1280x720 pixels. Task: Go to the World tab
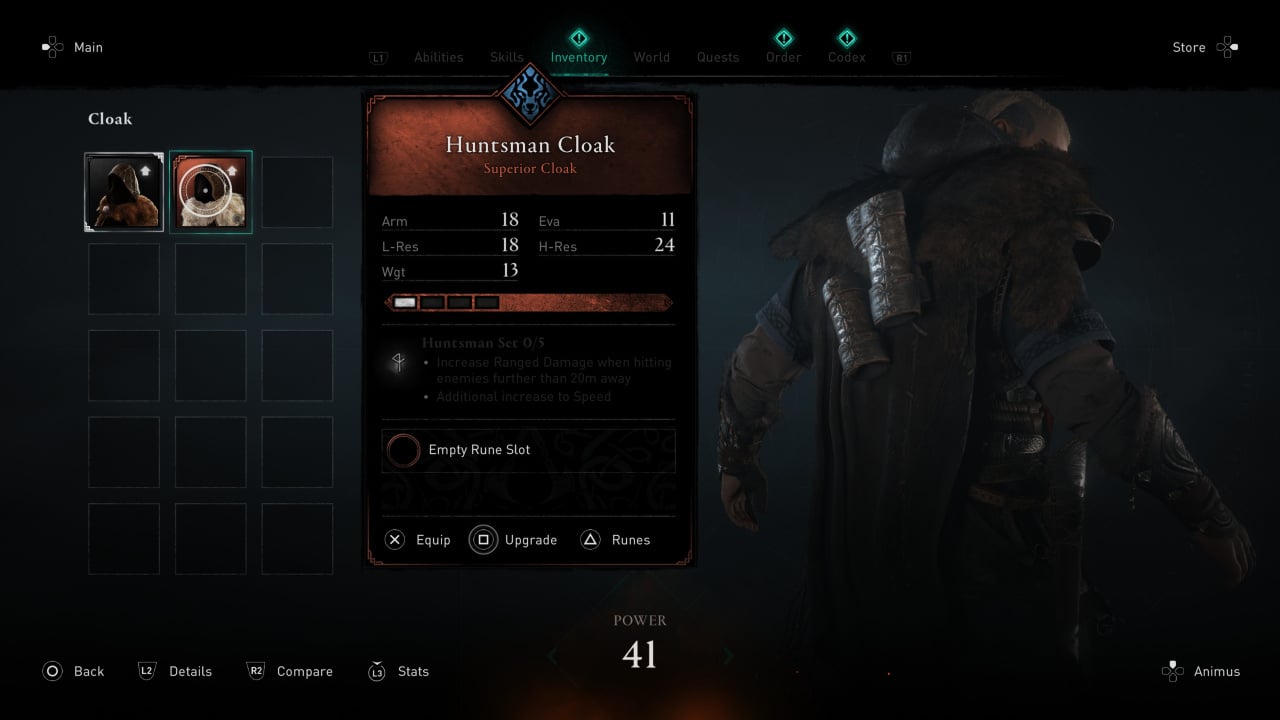651,58
